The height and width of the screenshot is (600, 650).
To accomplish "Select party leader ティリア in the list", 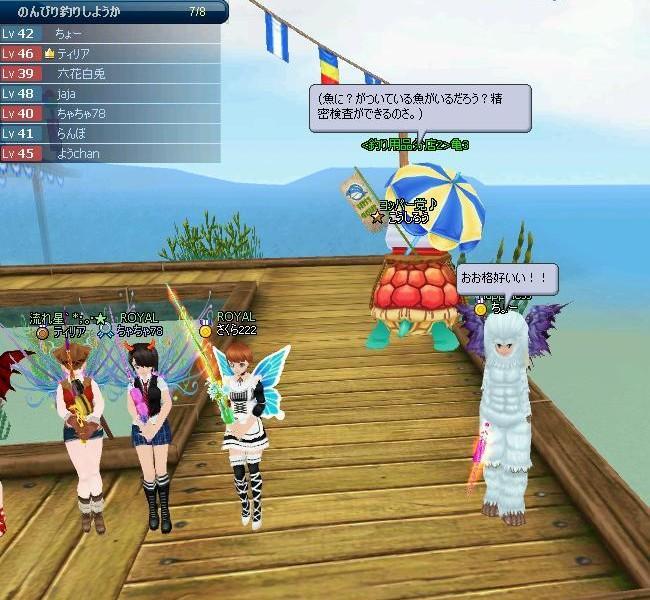I will point(110,54).
